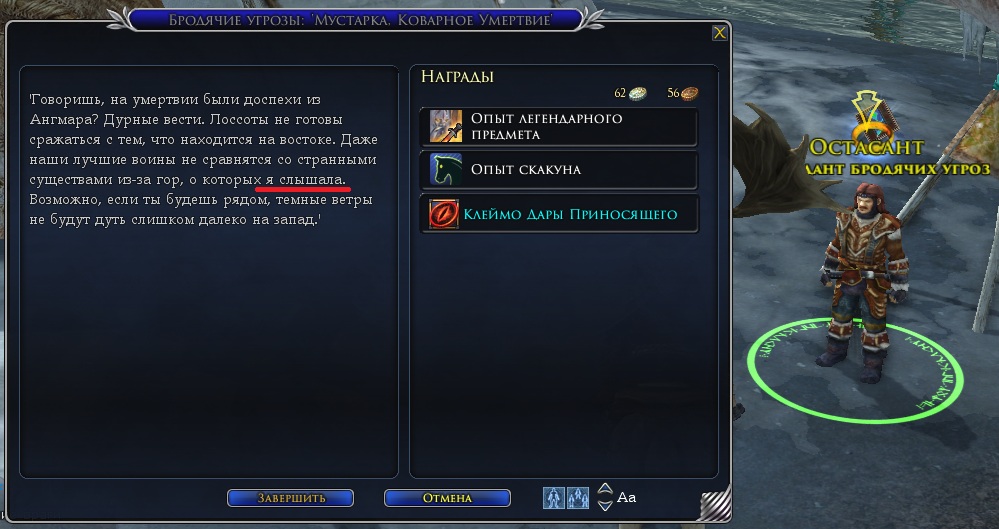Screen dimensions: 999x529
Task: Complete the quest with the Завершить button
Action: coord(290,498)
